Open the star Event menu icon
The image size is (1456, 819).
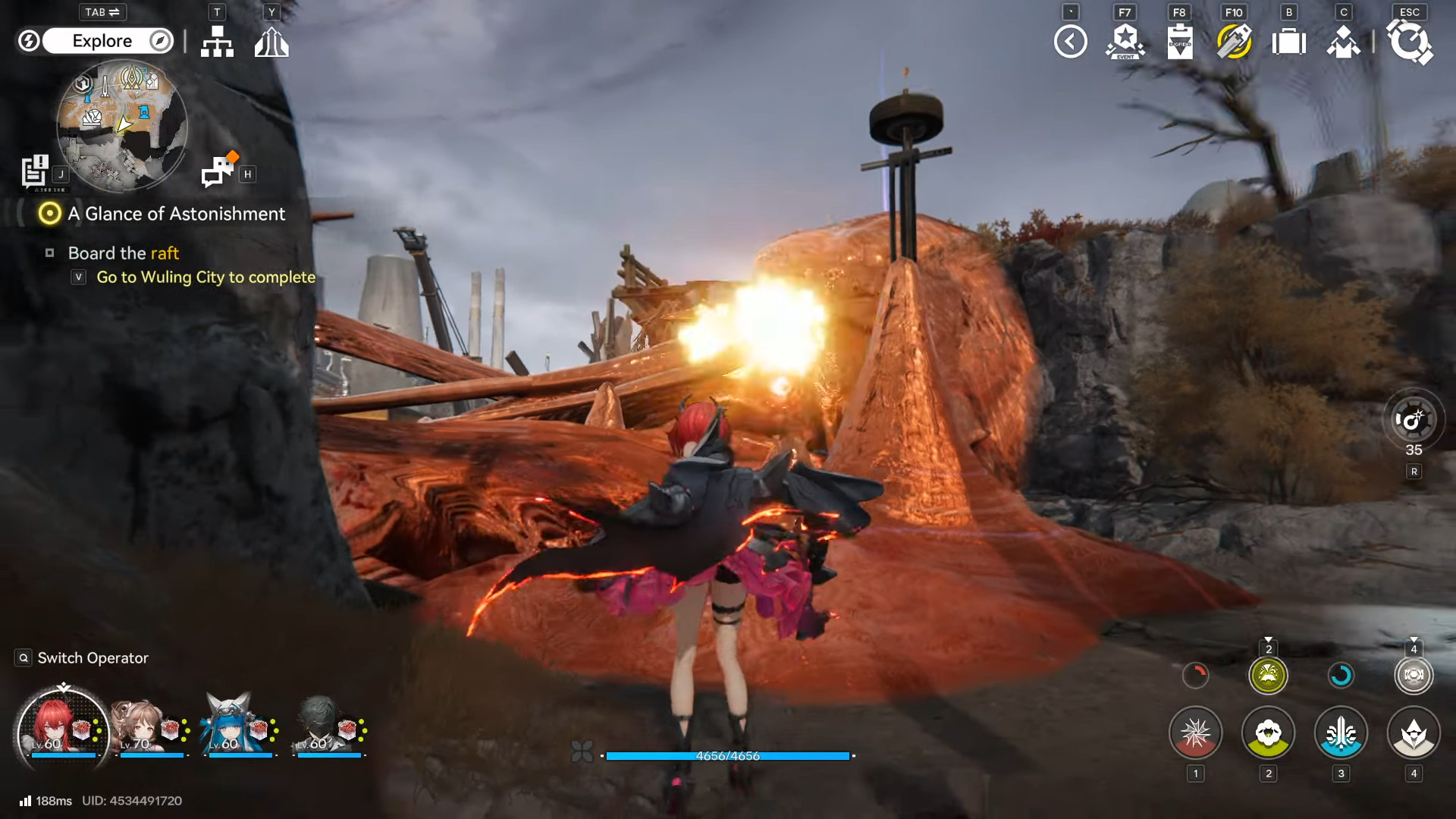point(1125,42)
